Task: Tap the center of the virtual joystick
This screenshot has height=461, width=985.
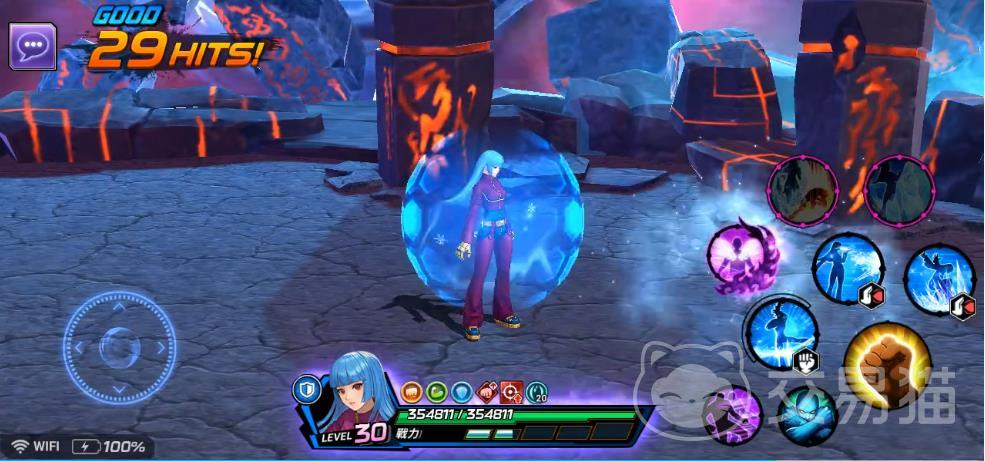Action: pyautogui.click(x=119, y=347)
